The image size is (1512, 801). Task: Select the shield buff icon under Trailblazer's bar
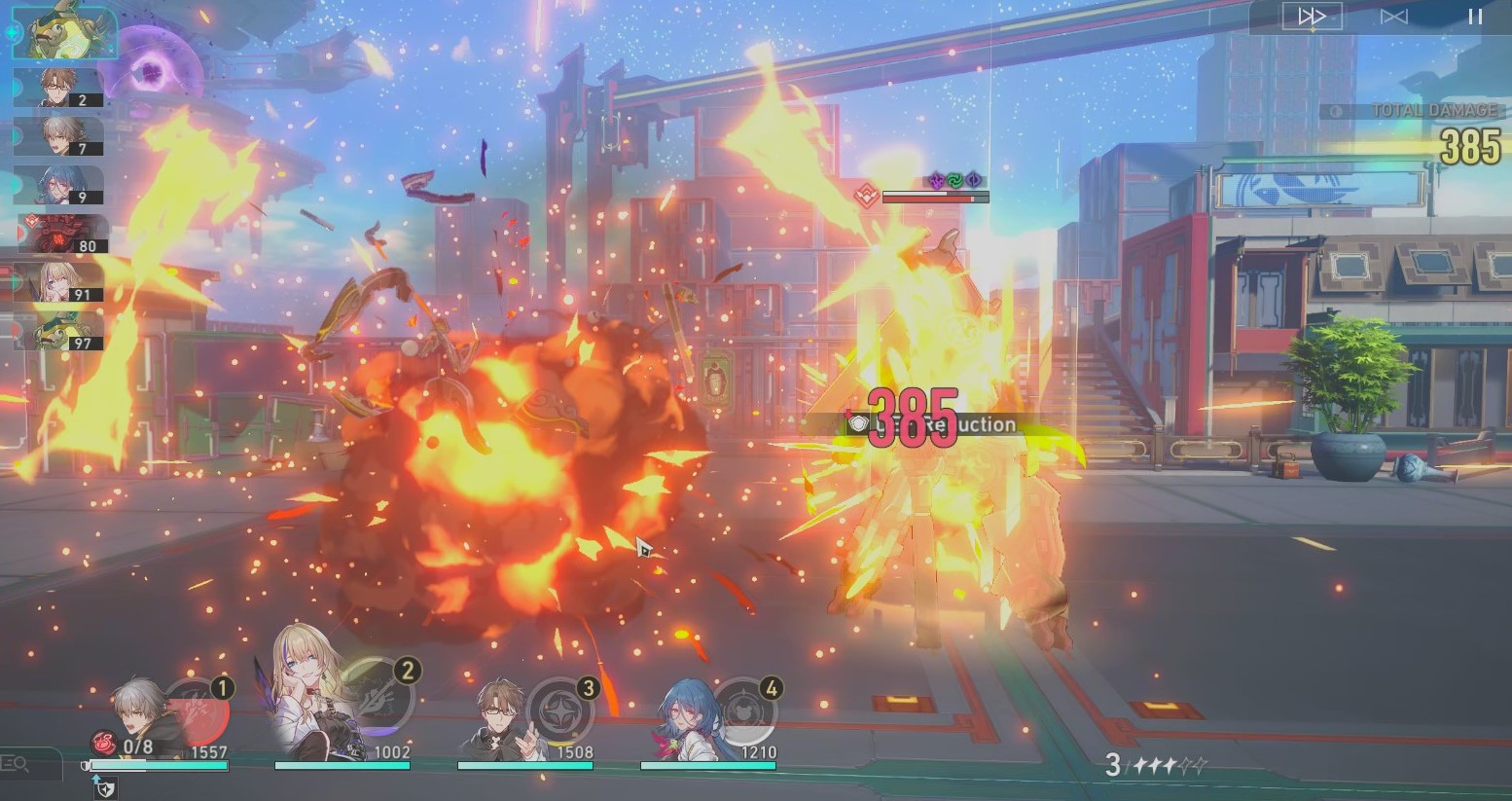(x=107, y=788)
